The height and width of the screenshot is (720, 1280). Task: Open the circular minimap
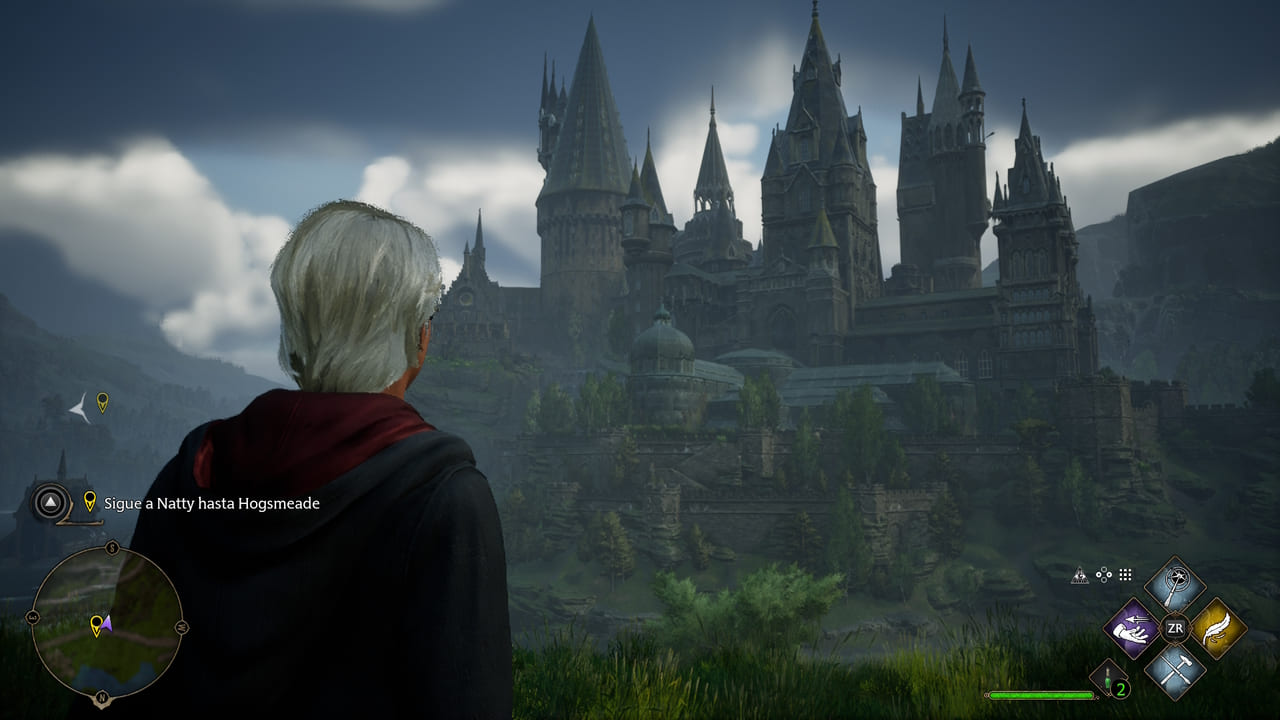[x=106, y=622]
